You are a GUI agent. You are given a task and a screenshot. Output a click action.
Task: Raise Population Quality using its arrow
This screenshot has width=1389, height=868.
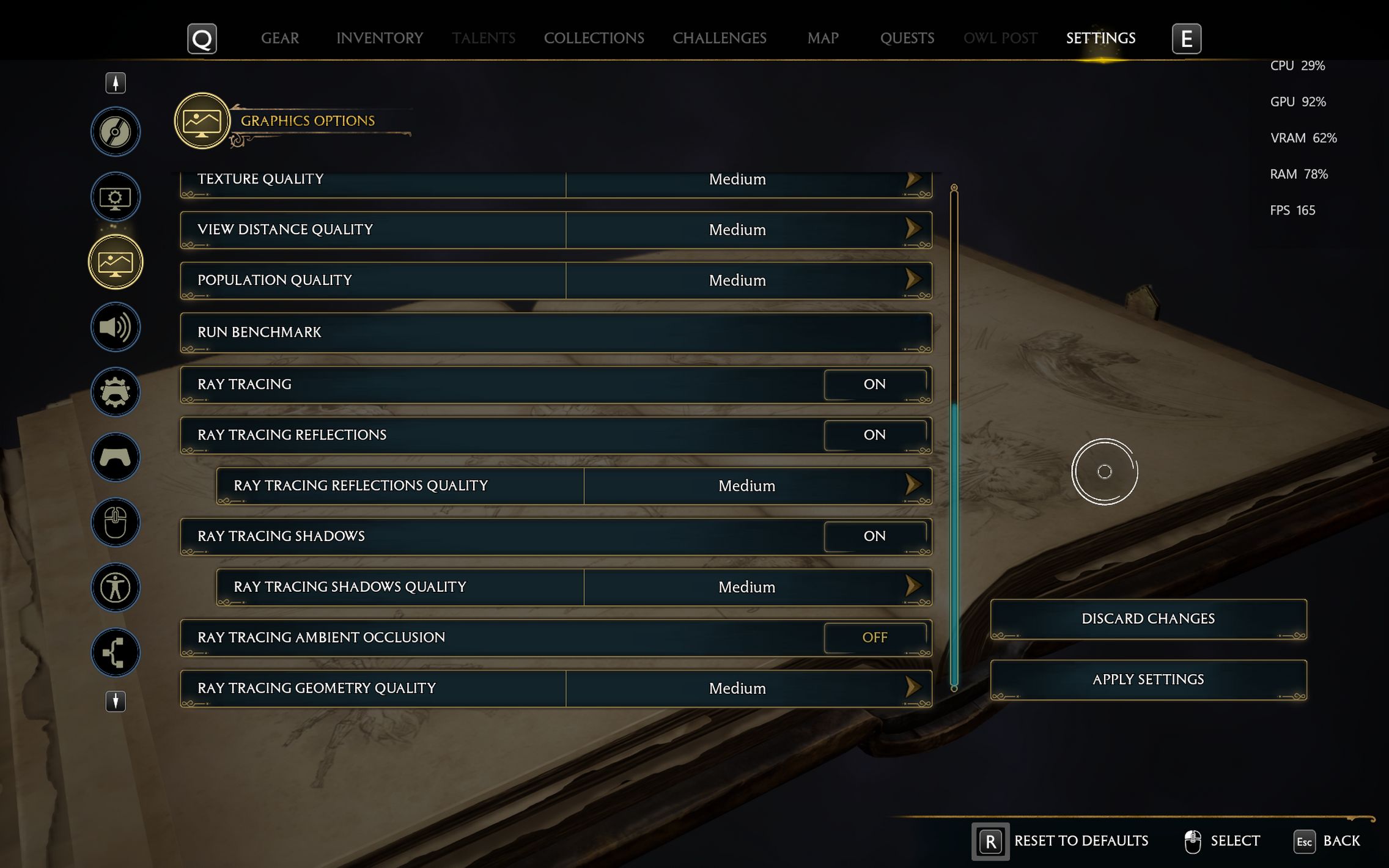click(x=913, y=280)
